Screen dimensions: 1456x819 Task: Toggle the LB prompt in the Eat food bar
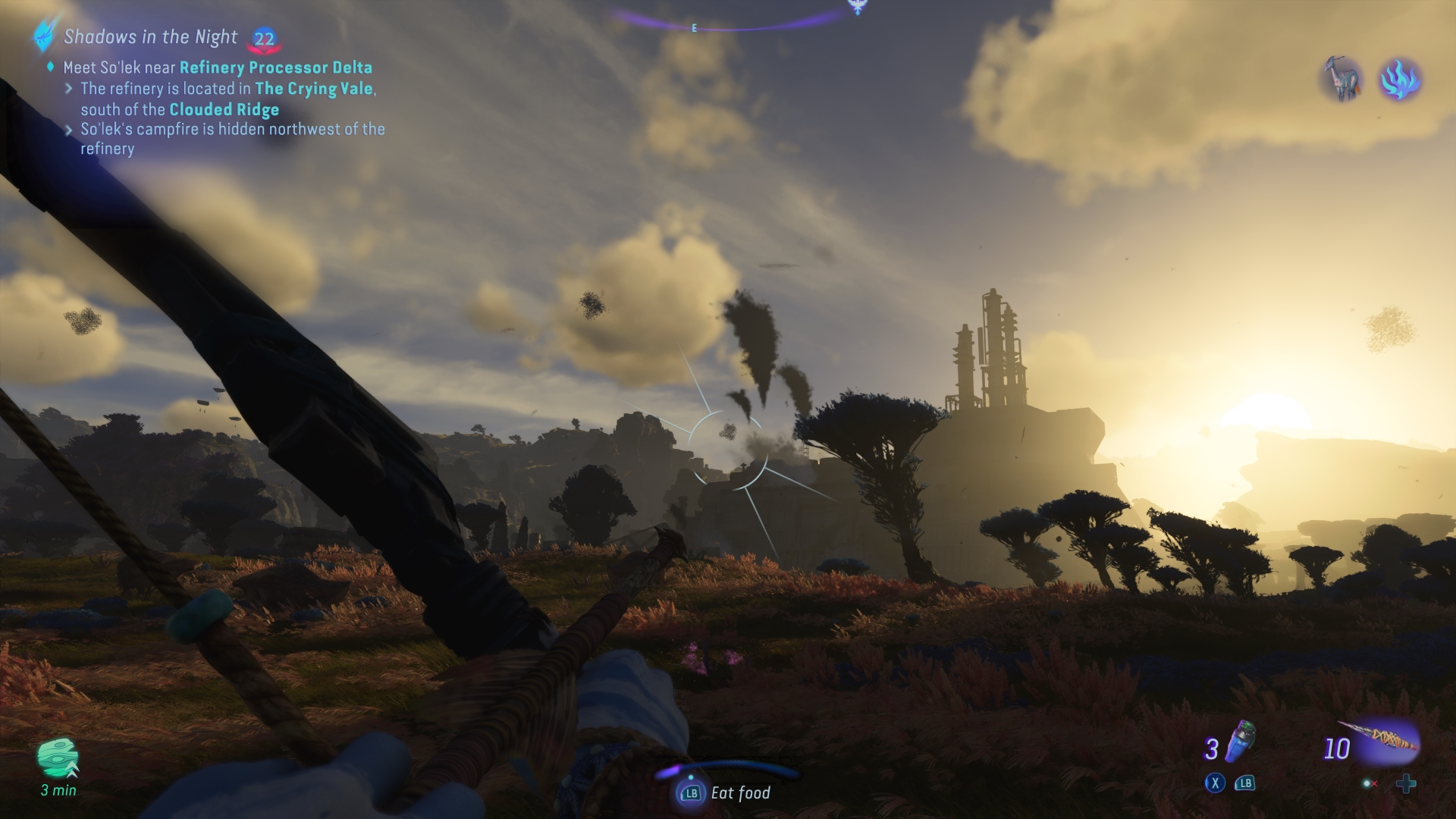point(690,793)
